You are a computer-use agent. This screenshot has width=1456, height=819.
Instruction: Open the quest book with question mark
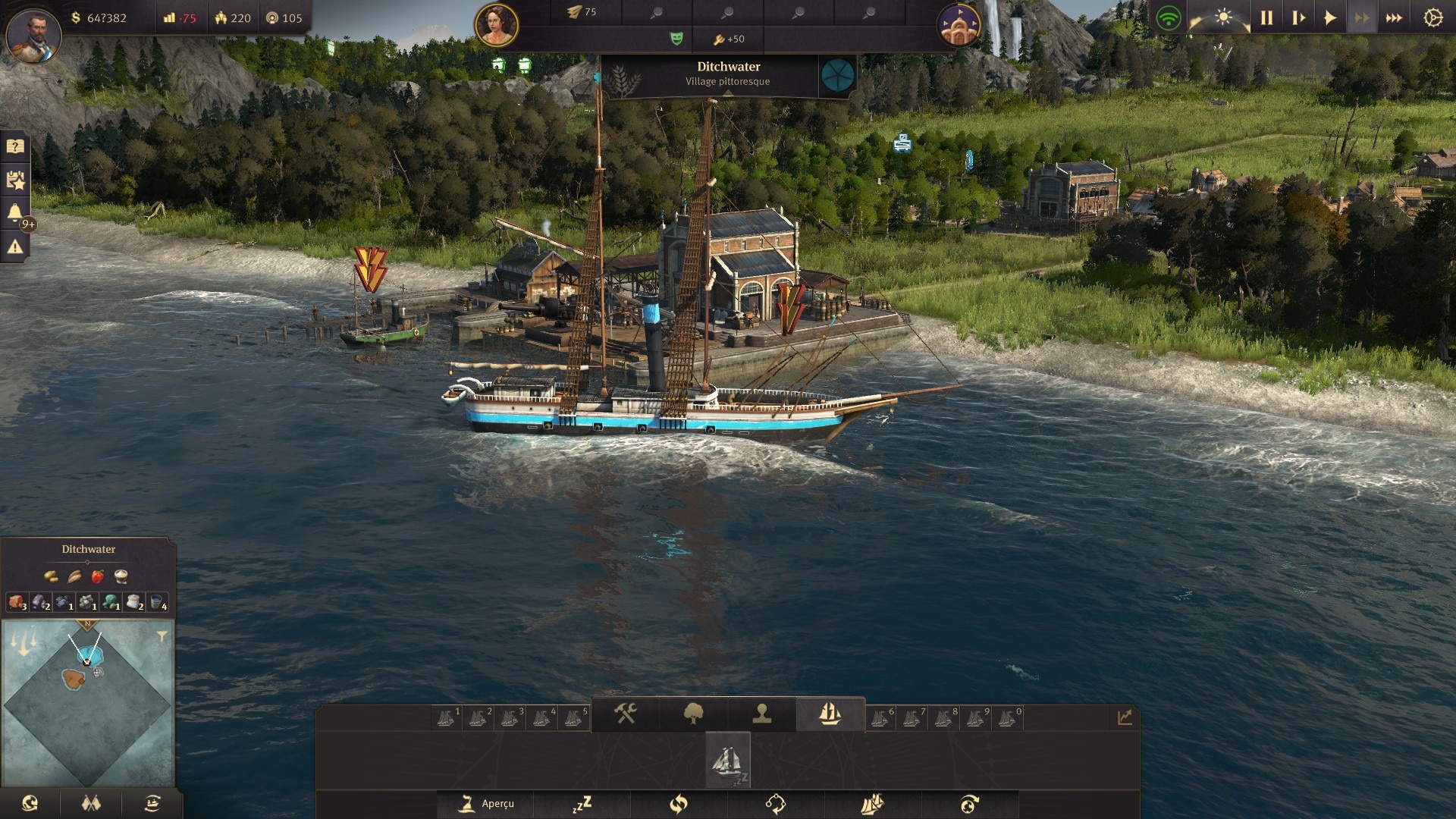coord(15,146)
